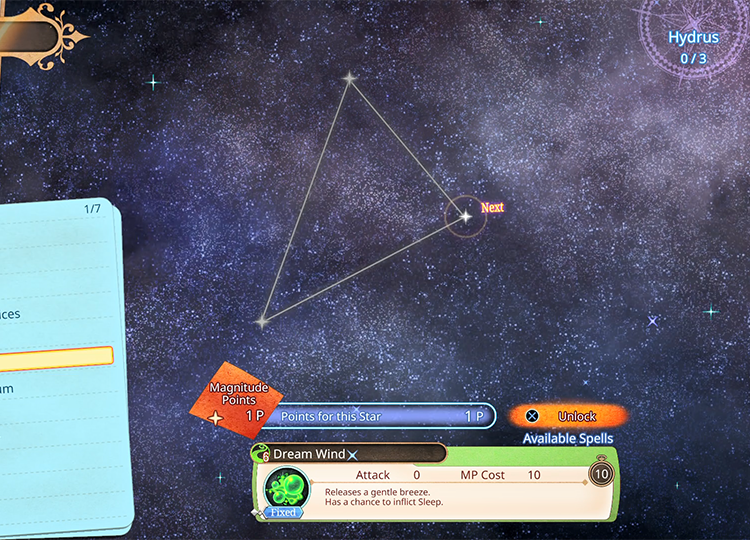This screenshot has width=750, height=540.
Task: Select the star marked Next
Action: pos(465,216)
